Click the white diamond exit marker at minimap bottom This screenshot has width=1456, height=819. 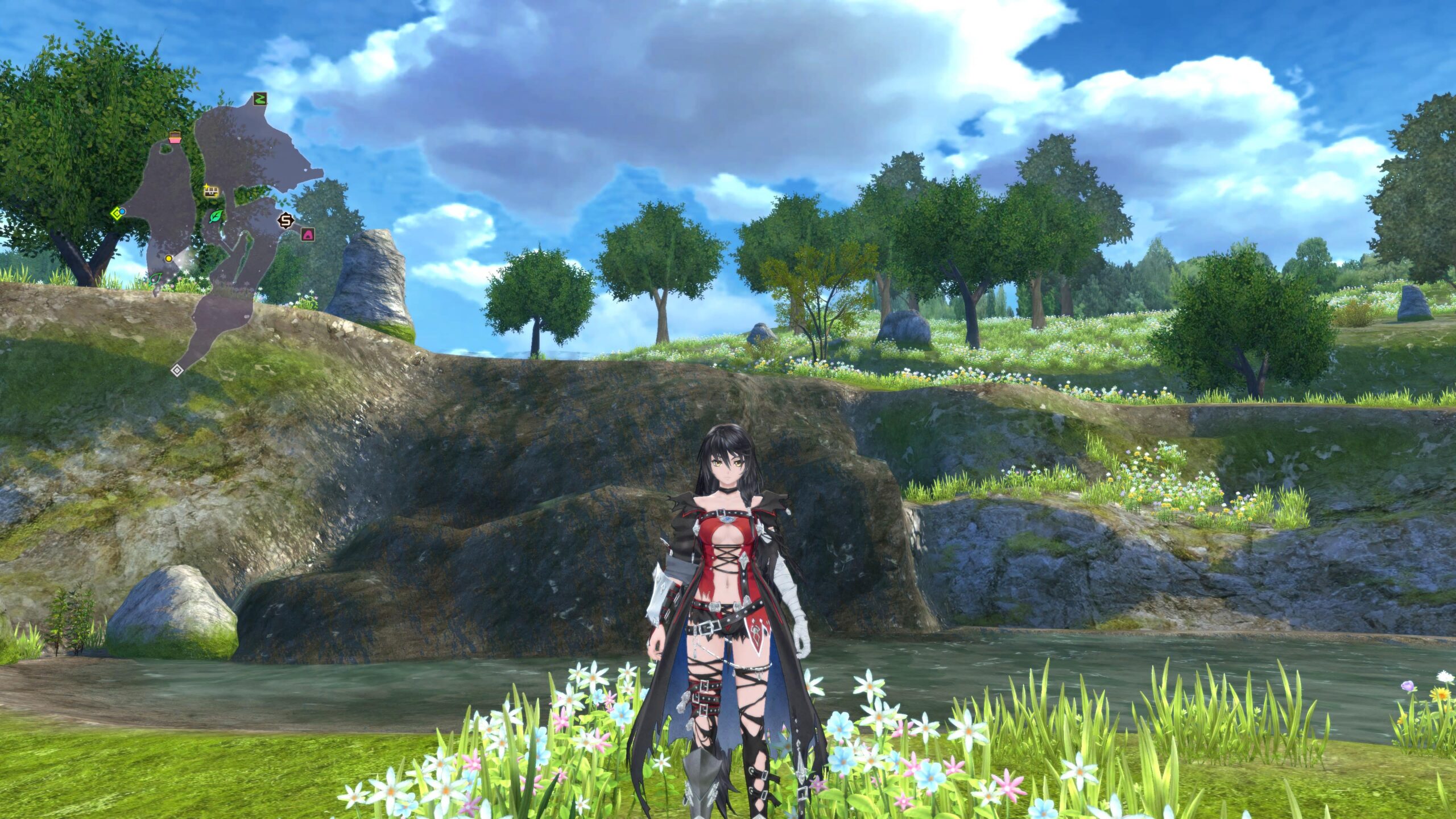pyautogui.click(x=177, y=369)
